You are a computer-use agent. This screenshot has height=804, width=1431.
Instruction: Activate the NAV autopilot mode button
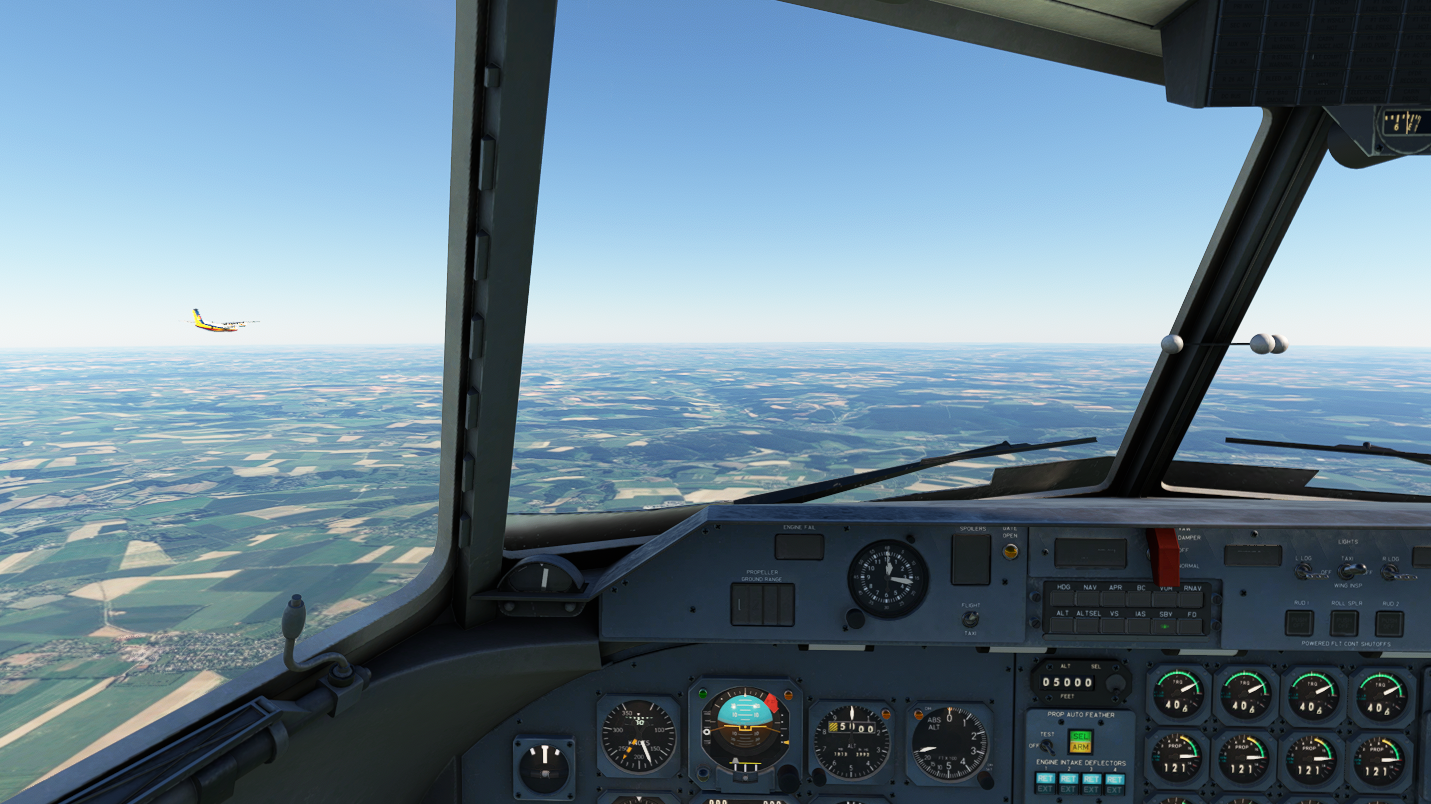pos(1089,600)
